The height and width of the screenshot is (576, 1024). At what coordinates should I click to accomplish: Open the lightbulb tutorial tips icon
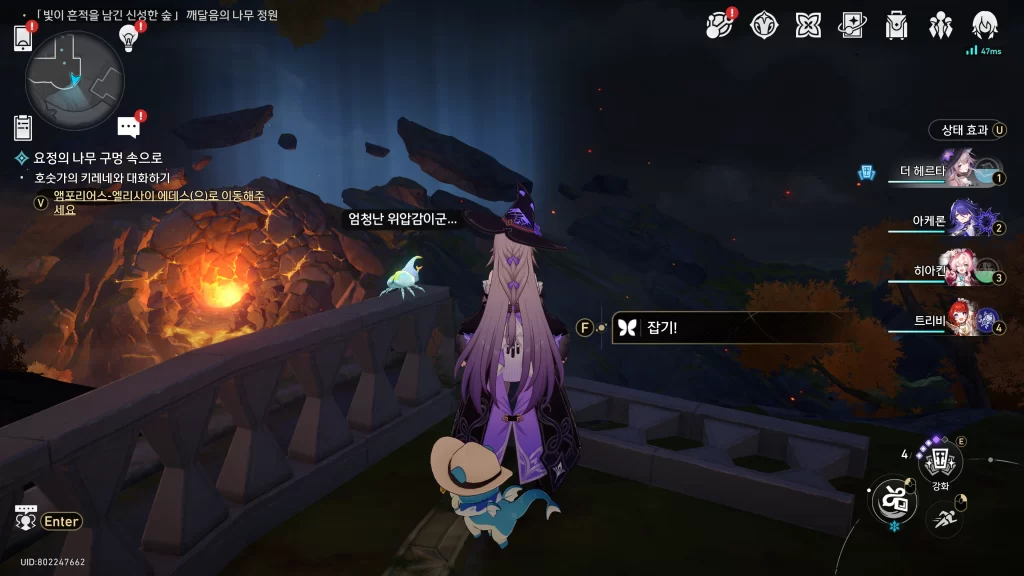(x=129, y=37)
